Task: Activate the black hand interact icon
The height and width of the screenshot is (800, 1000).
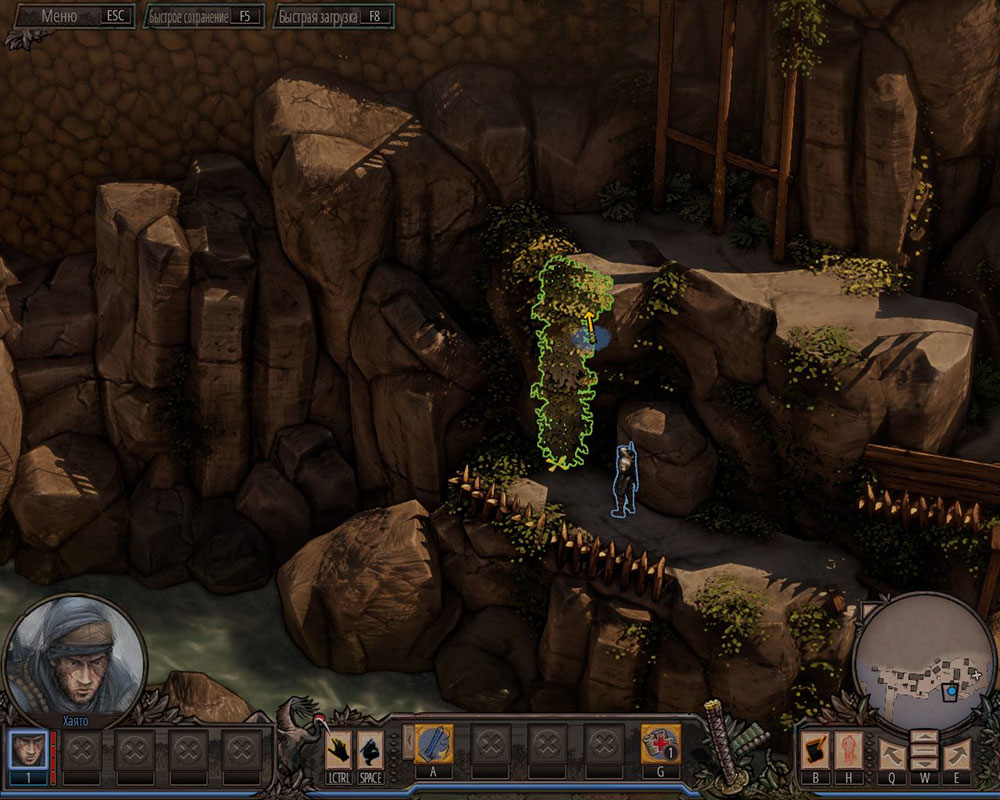Action: pyautogui.click(x=339, y=749)
